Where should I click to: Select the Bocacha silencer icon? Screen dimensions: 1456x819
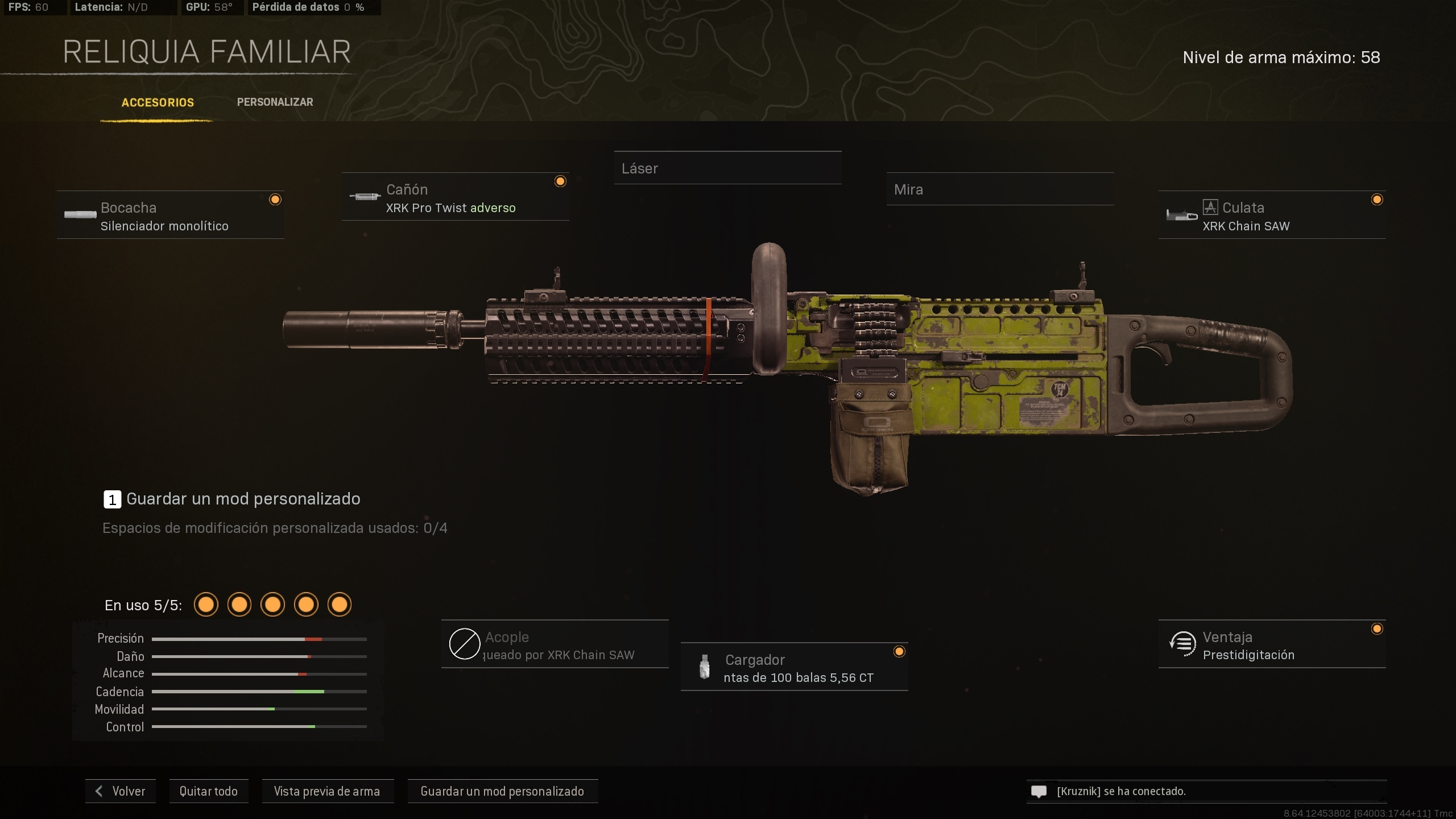[x=80, y=215]
